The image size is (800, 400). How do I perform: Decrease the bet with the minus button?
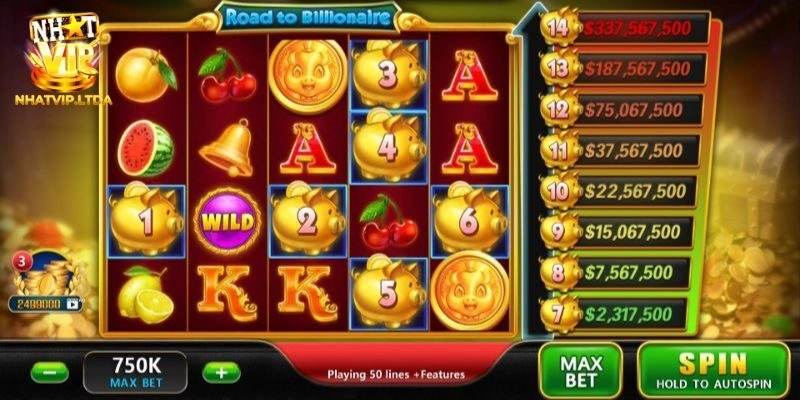(49, 373)
